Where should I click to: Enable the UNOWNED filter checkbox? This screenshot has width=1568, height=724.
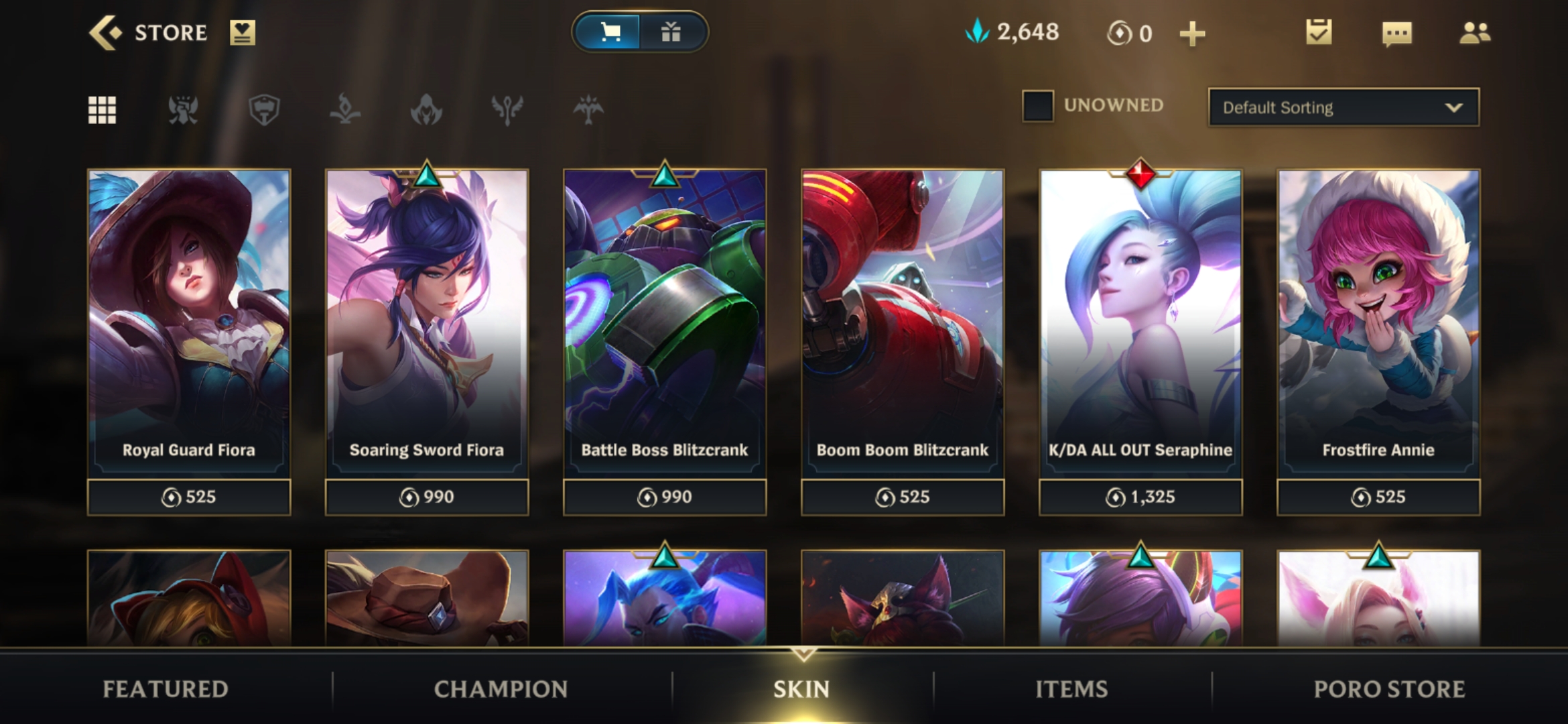[1040, 105]
